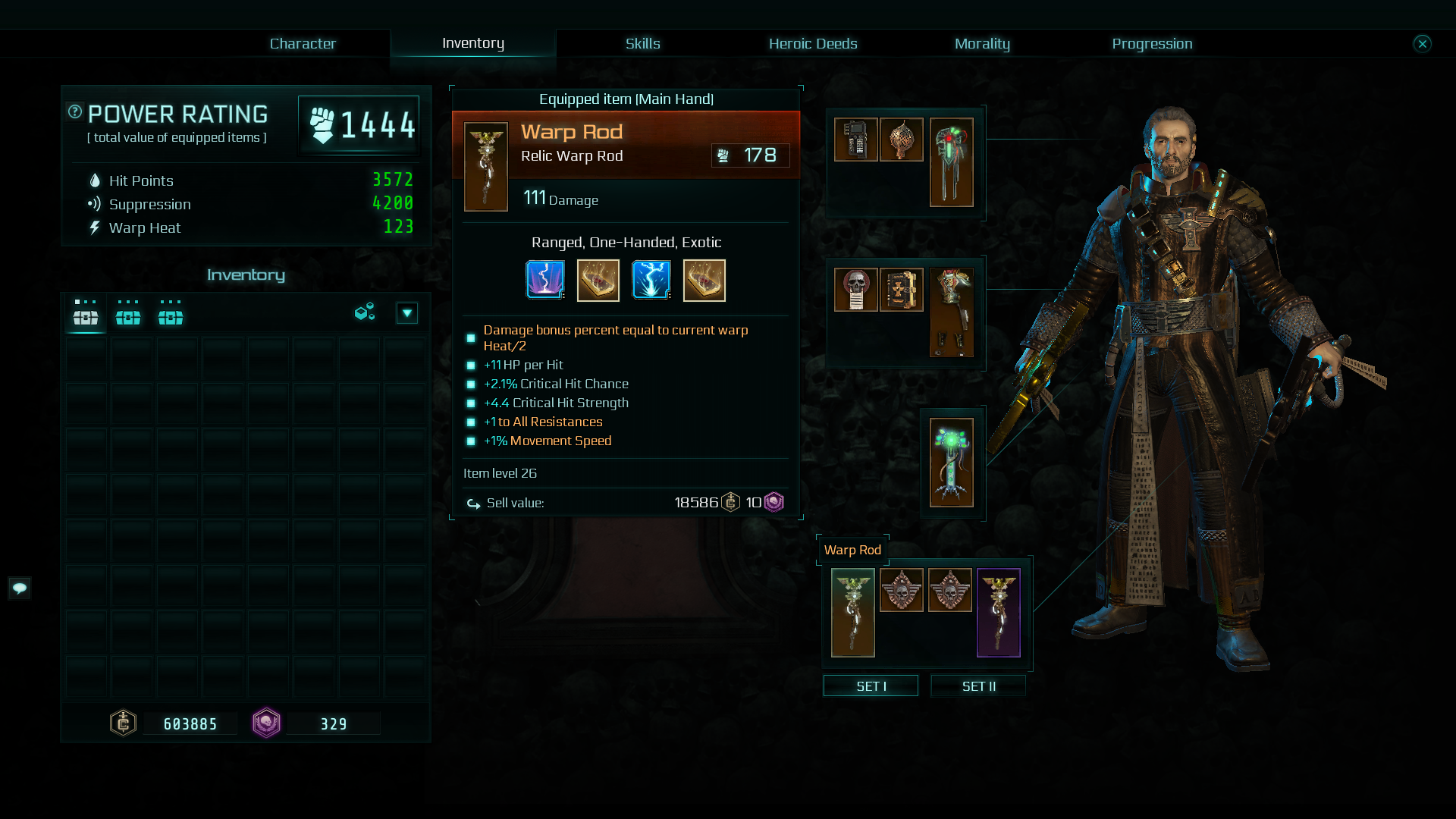Activate weapon SET I
Screen dimensions: 1456x819
click(871, 686)
